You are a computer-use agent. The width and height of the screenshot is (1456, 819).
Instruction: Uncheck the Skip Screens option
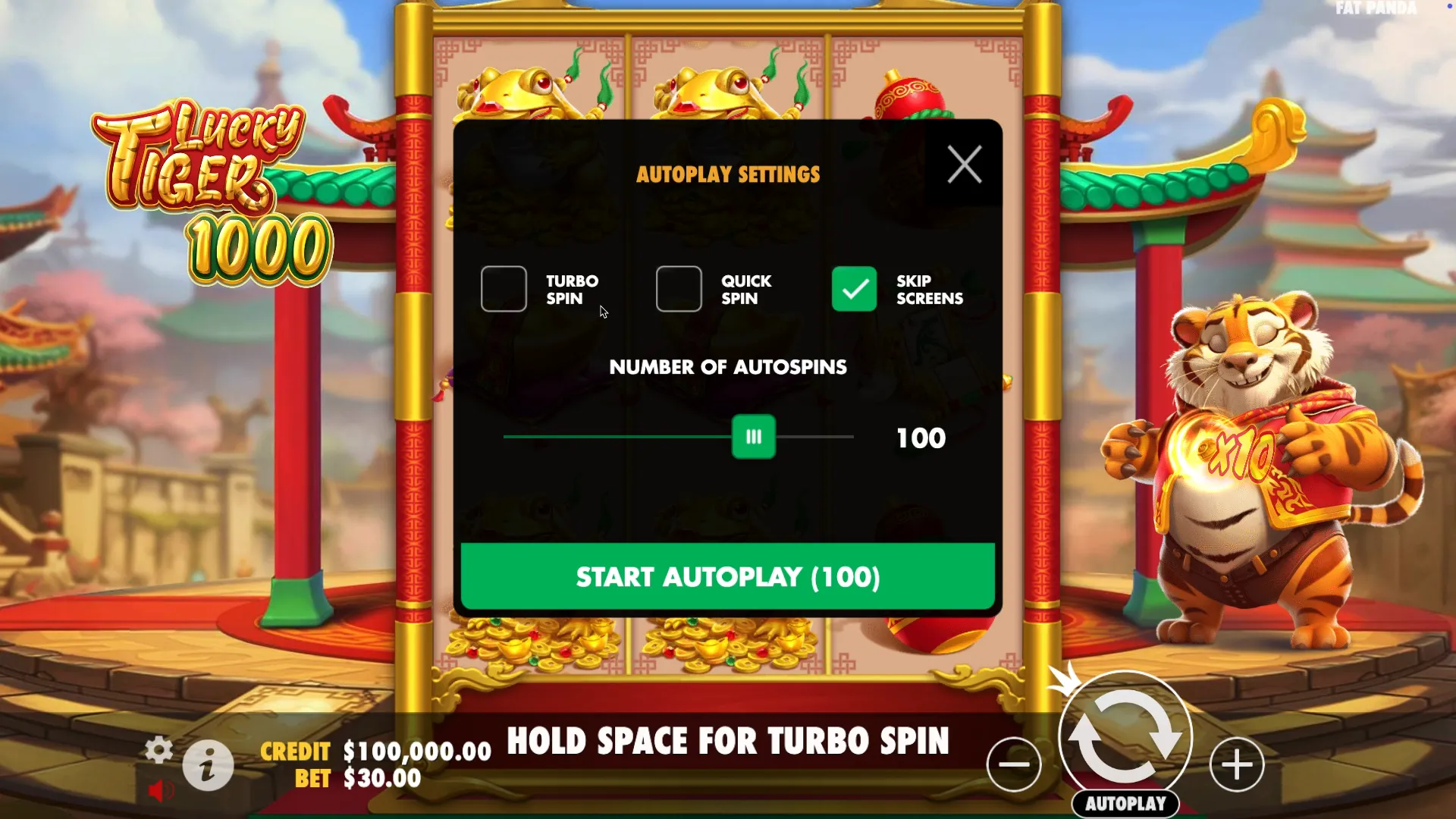pos(854,289)
